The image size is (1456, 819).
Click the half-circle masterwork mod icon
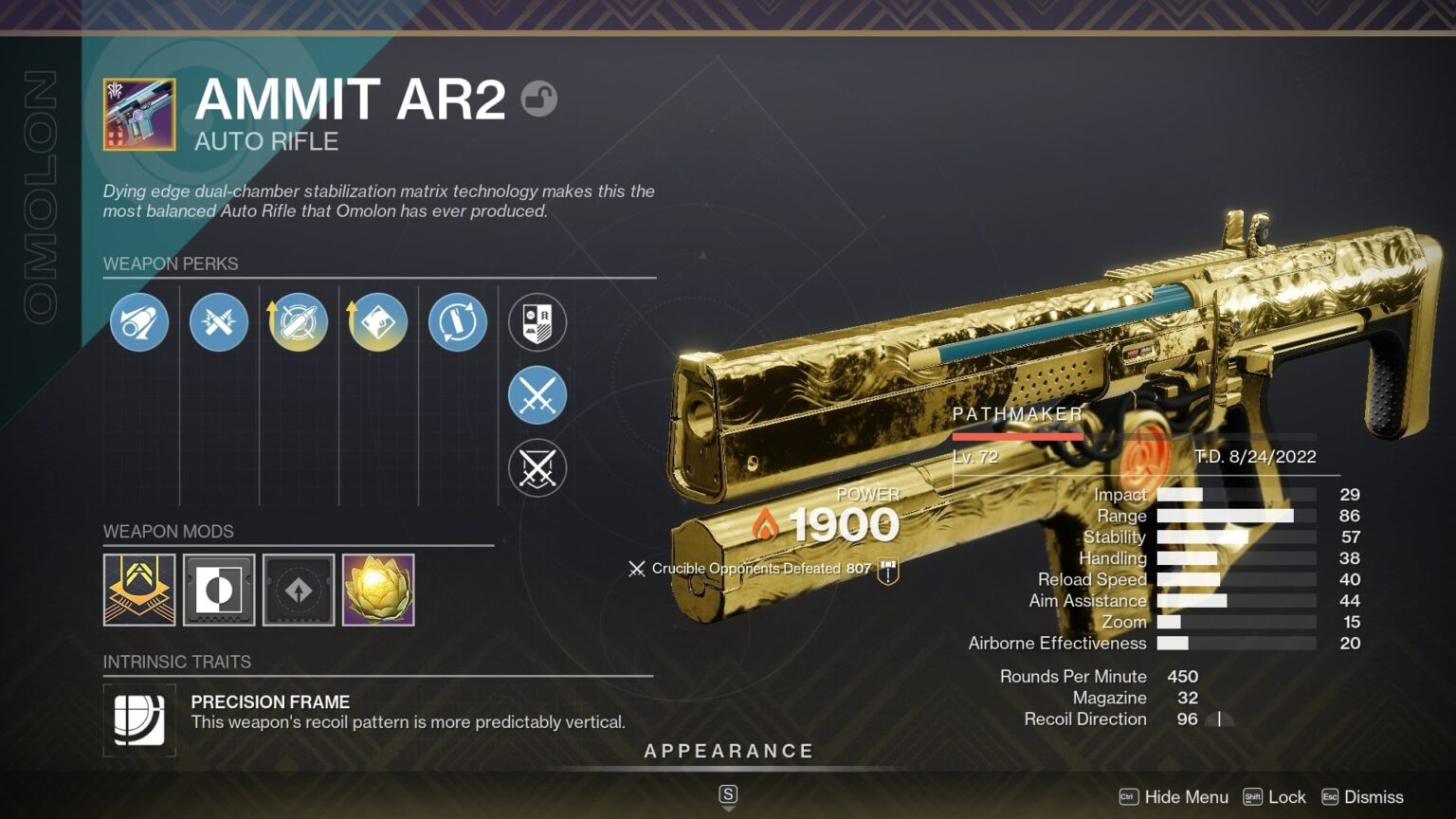218,590
